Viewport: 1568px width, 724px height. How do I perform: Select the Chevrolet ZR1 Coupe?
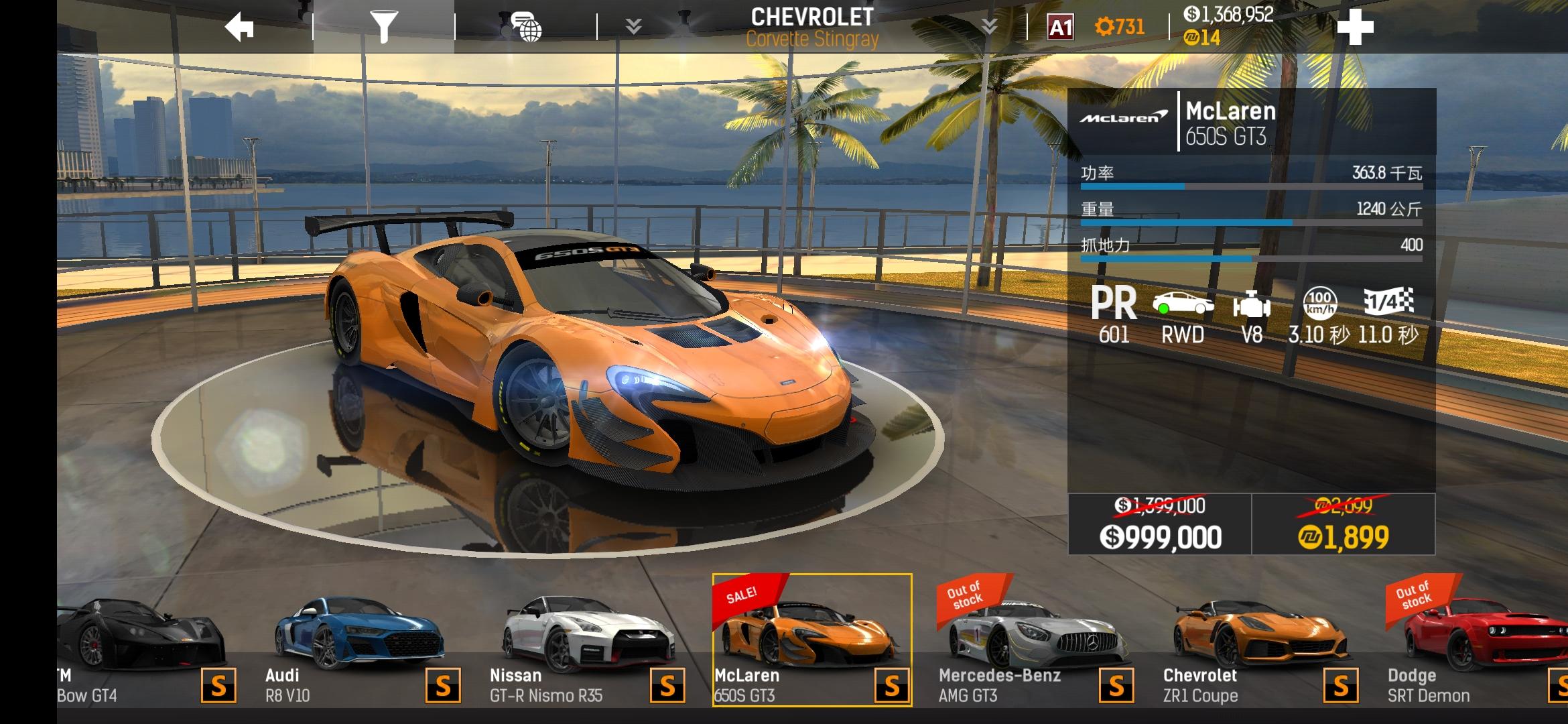pyautogui.click(x=1260, y=644)
